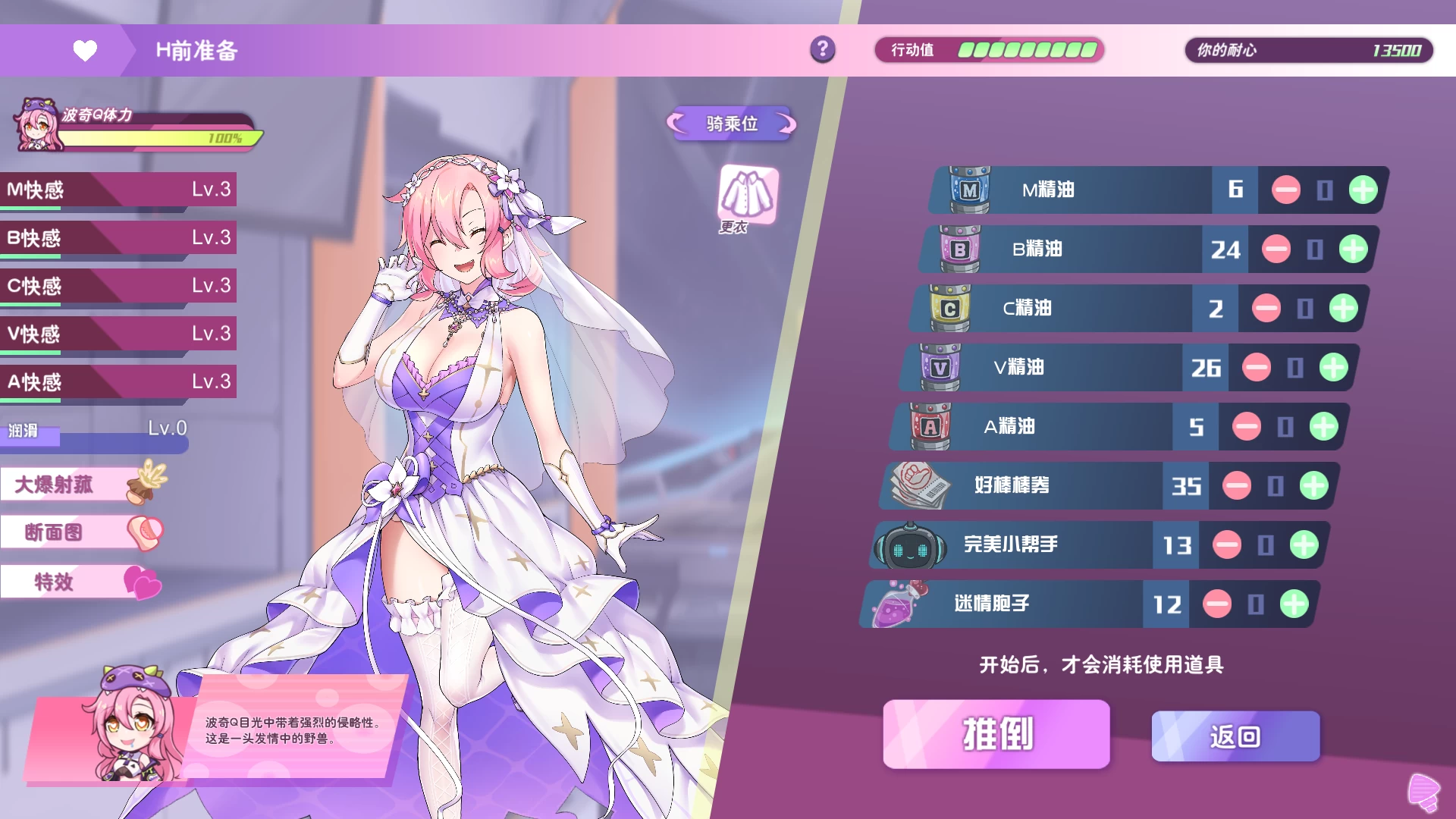Click the M精油 canister icon

click(967, 190)
